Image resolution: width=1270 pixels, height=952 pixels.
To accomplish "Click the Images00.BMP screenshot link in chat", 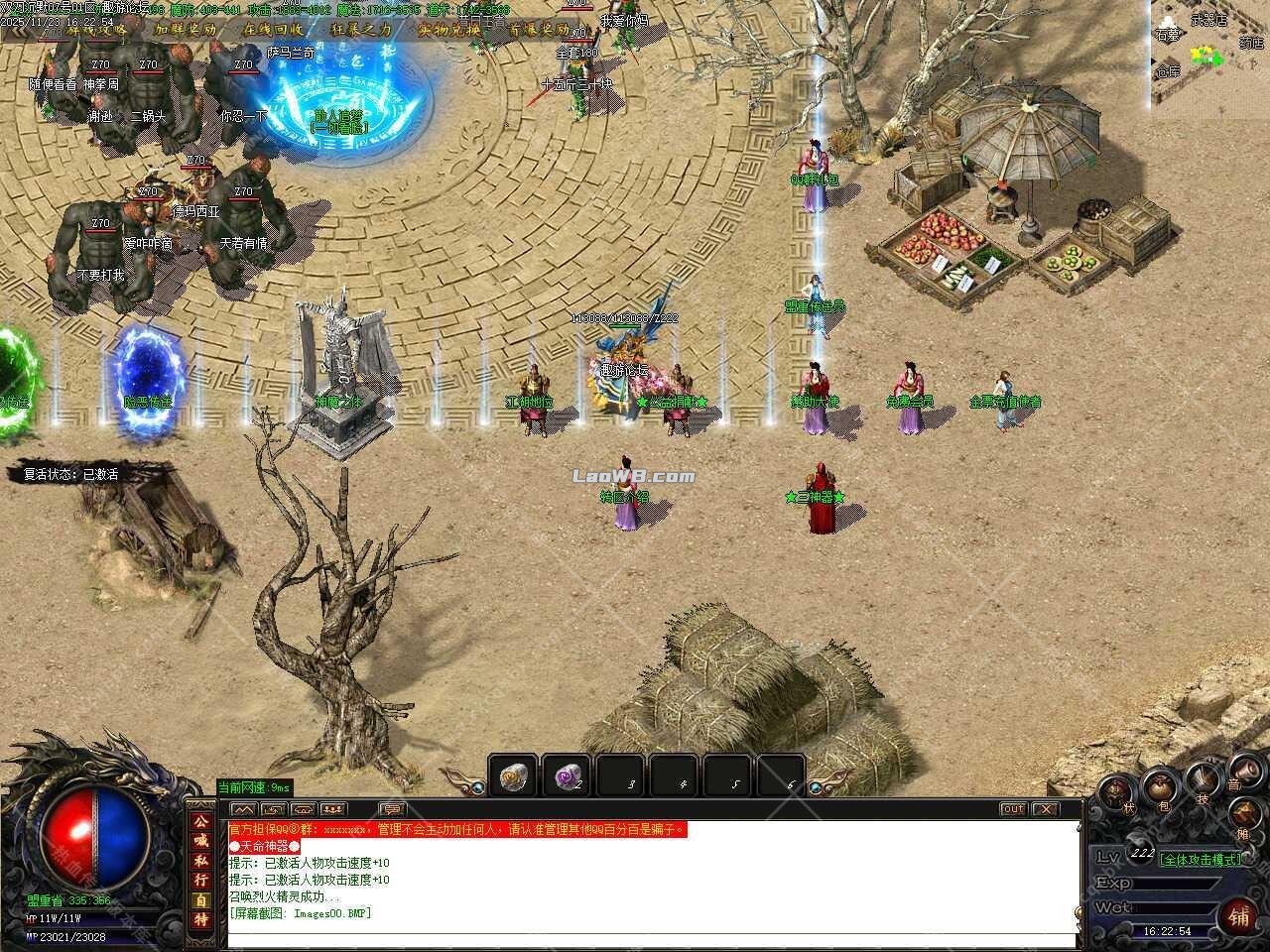I will click(330, 913).
